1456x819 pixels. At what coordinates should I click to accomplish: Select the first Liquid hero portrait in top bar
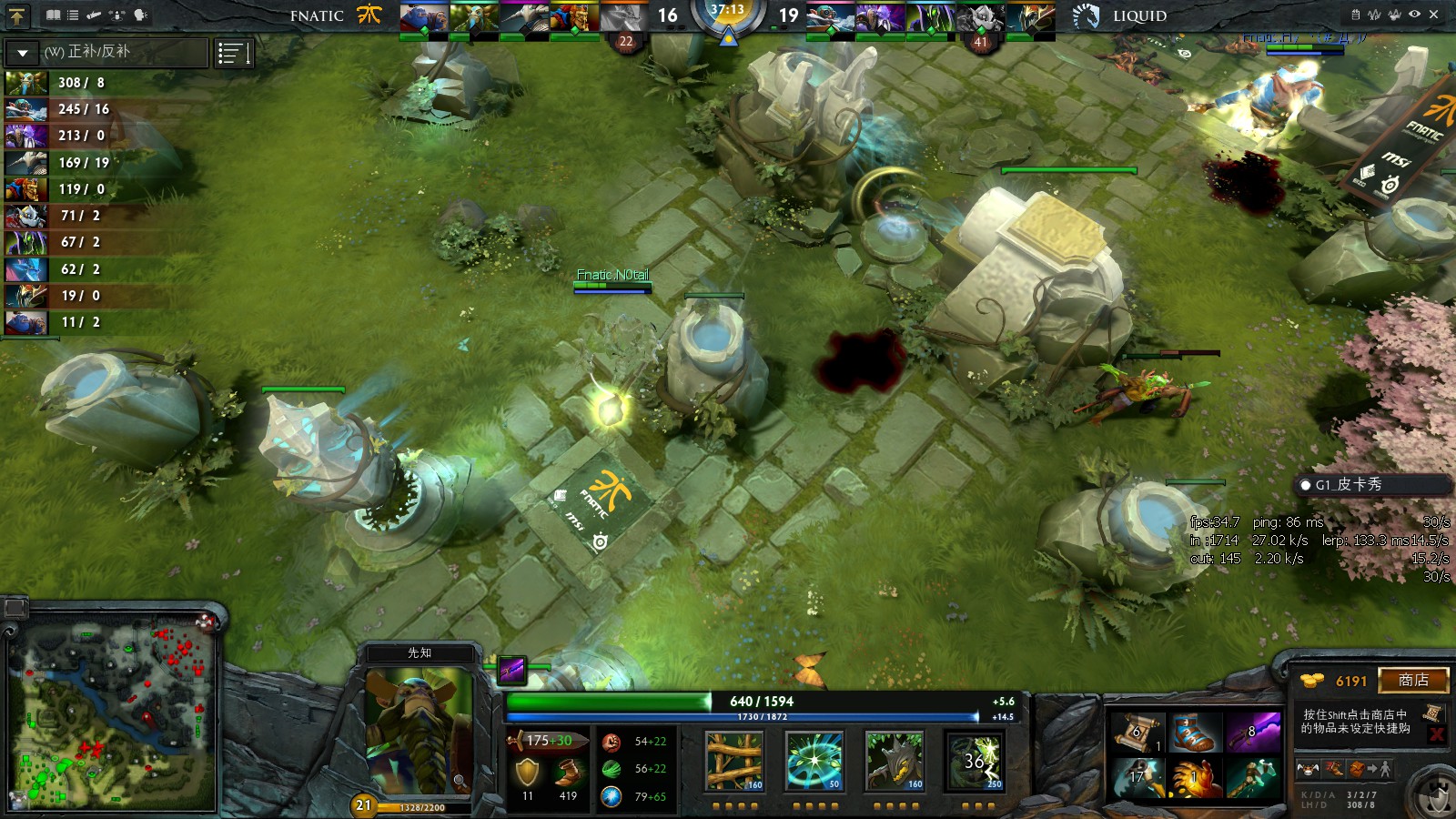(x=831, y=18)
